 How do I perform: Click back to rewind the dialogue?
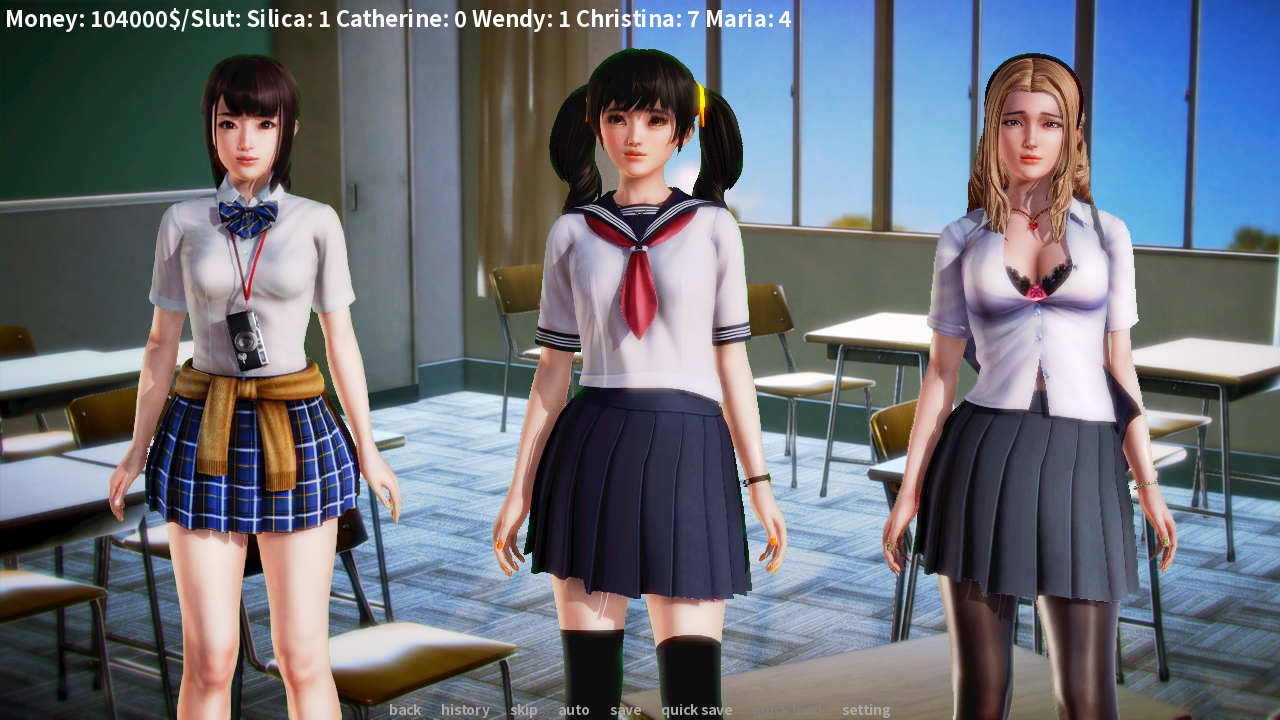(405, 709)
